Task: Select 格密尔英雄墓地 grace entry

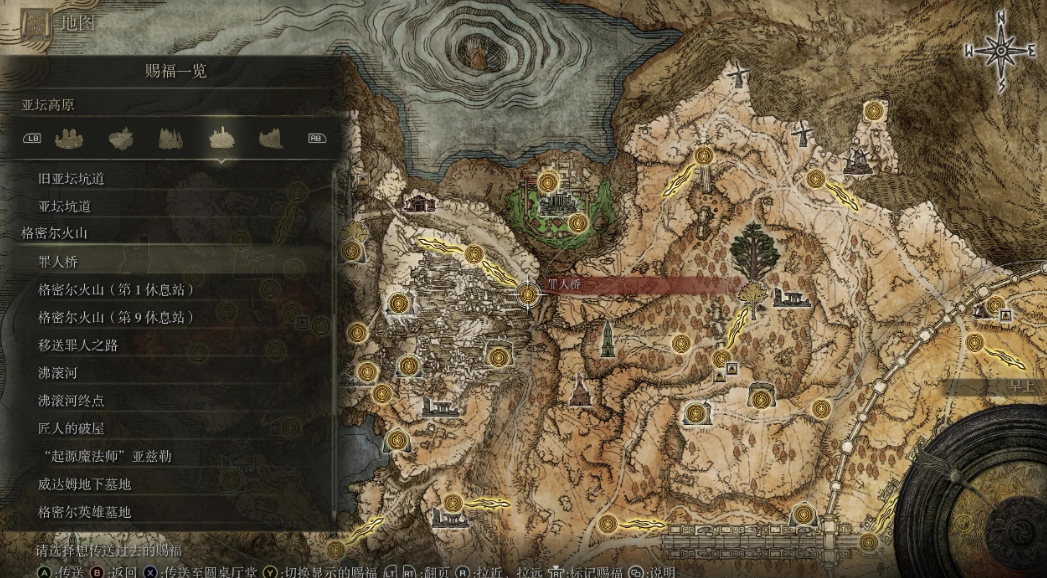Action: pos(85,512)
